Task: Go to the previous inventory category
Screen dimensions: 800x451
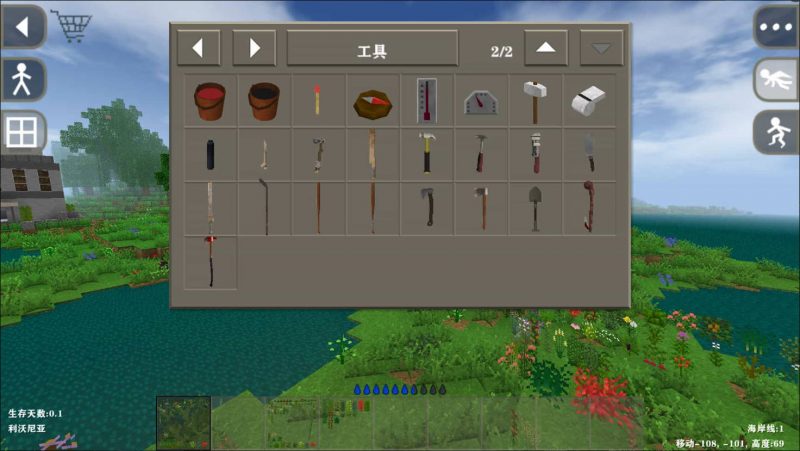Action: pos(198,48)
